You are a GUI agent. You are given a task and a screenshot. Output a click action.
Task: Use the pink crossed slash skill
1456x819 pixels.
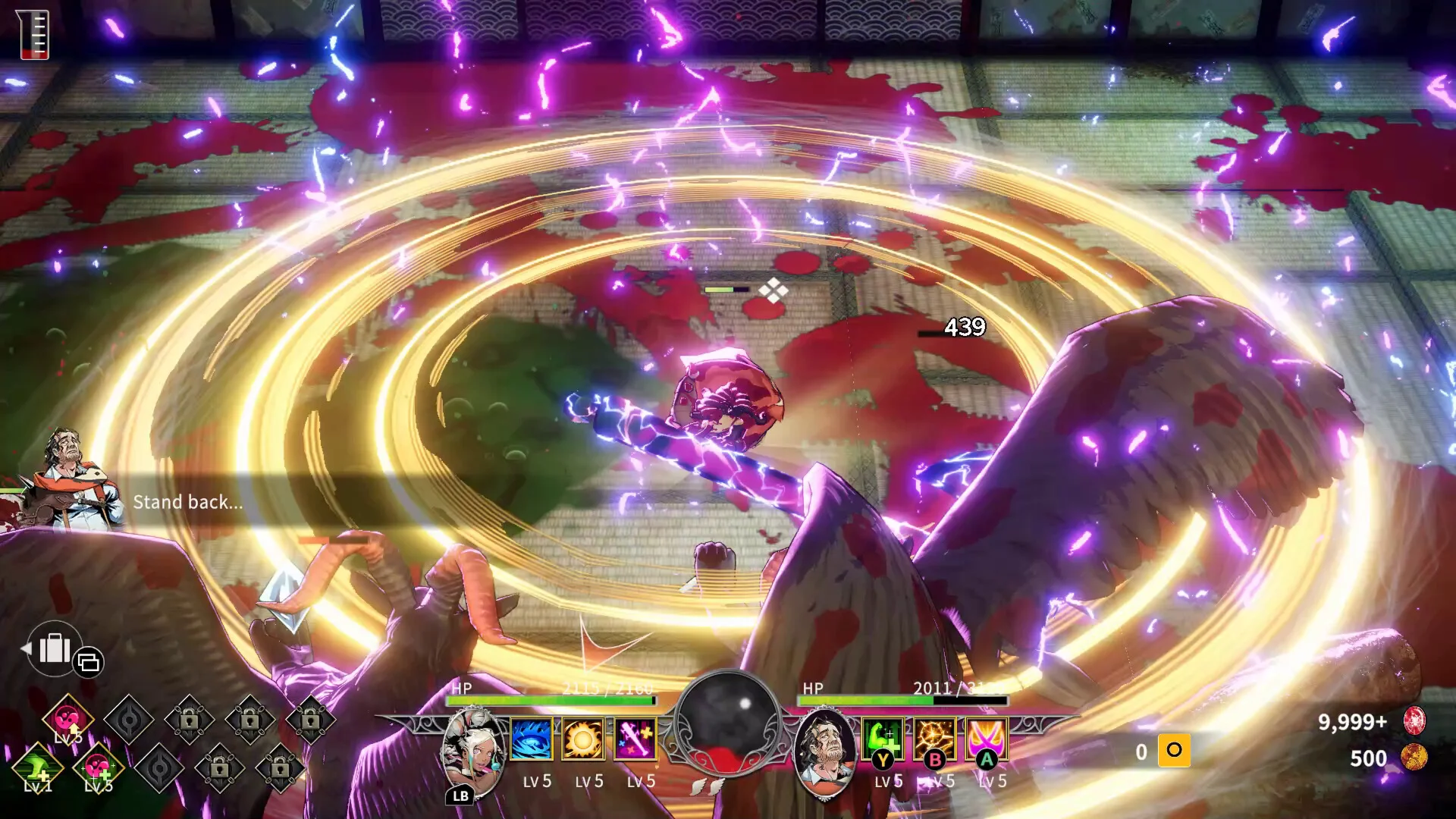[x=987, y=739]
